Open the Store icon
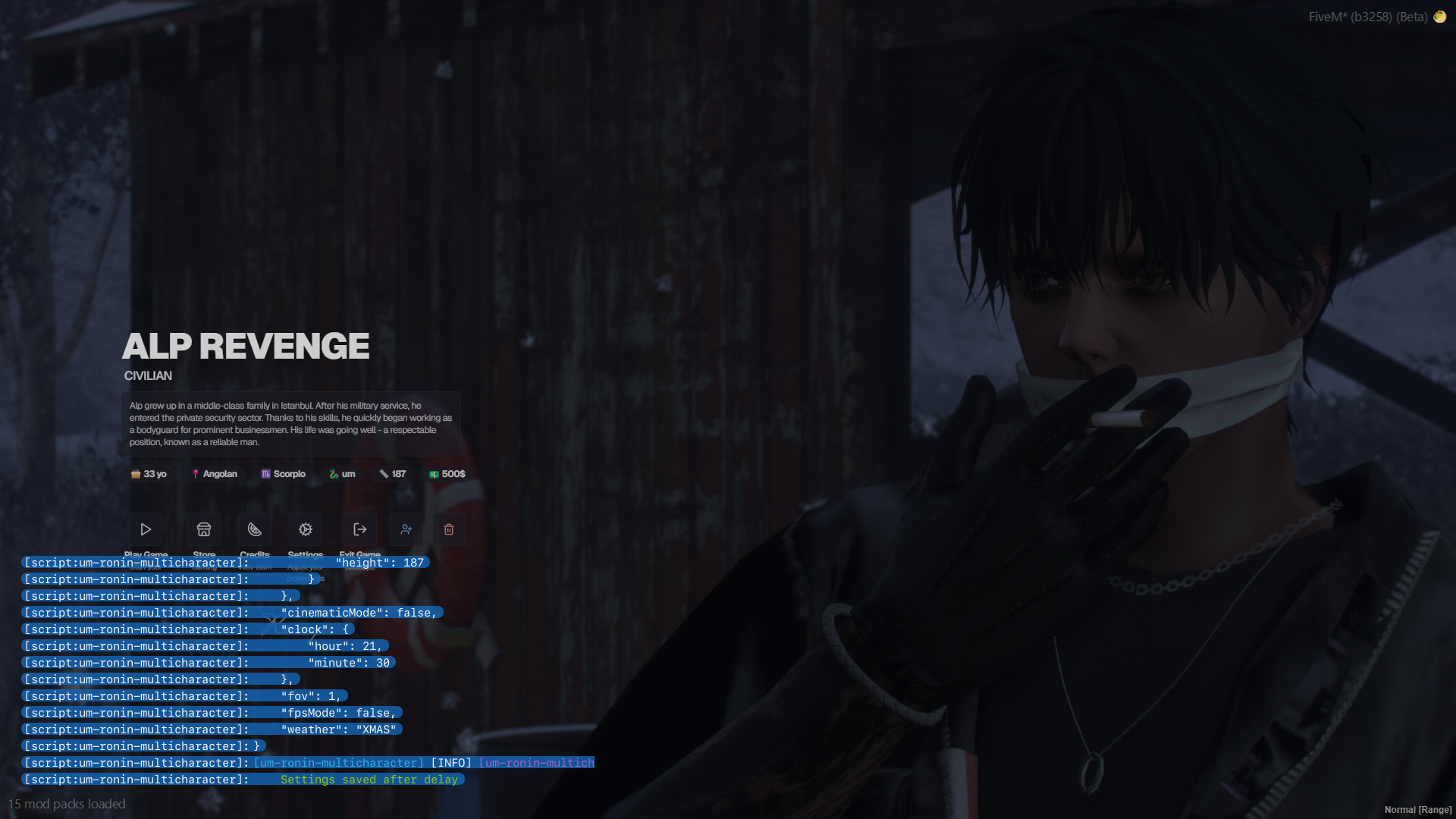 [x=203, y=529]
